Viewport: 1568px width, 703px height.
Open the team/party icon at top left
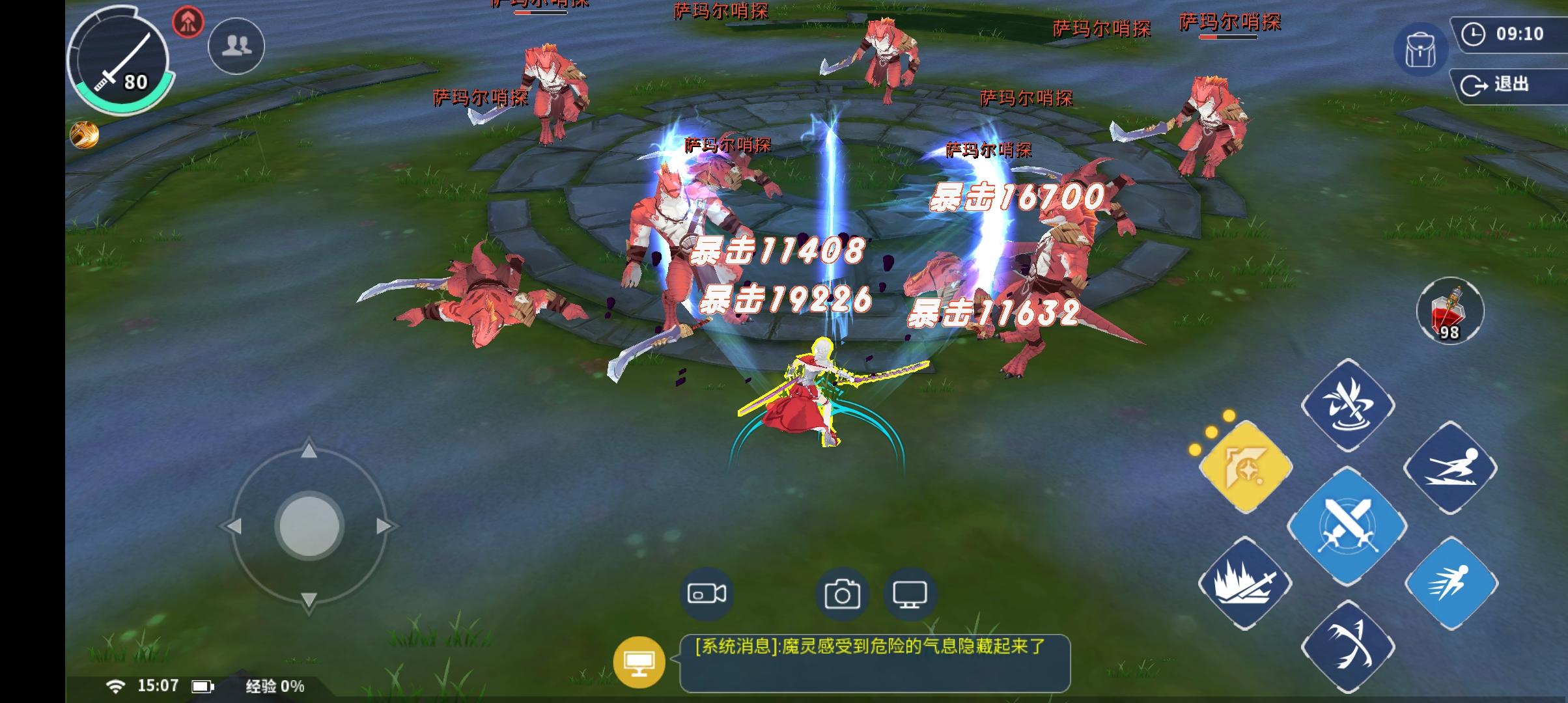236,46
